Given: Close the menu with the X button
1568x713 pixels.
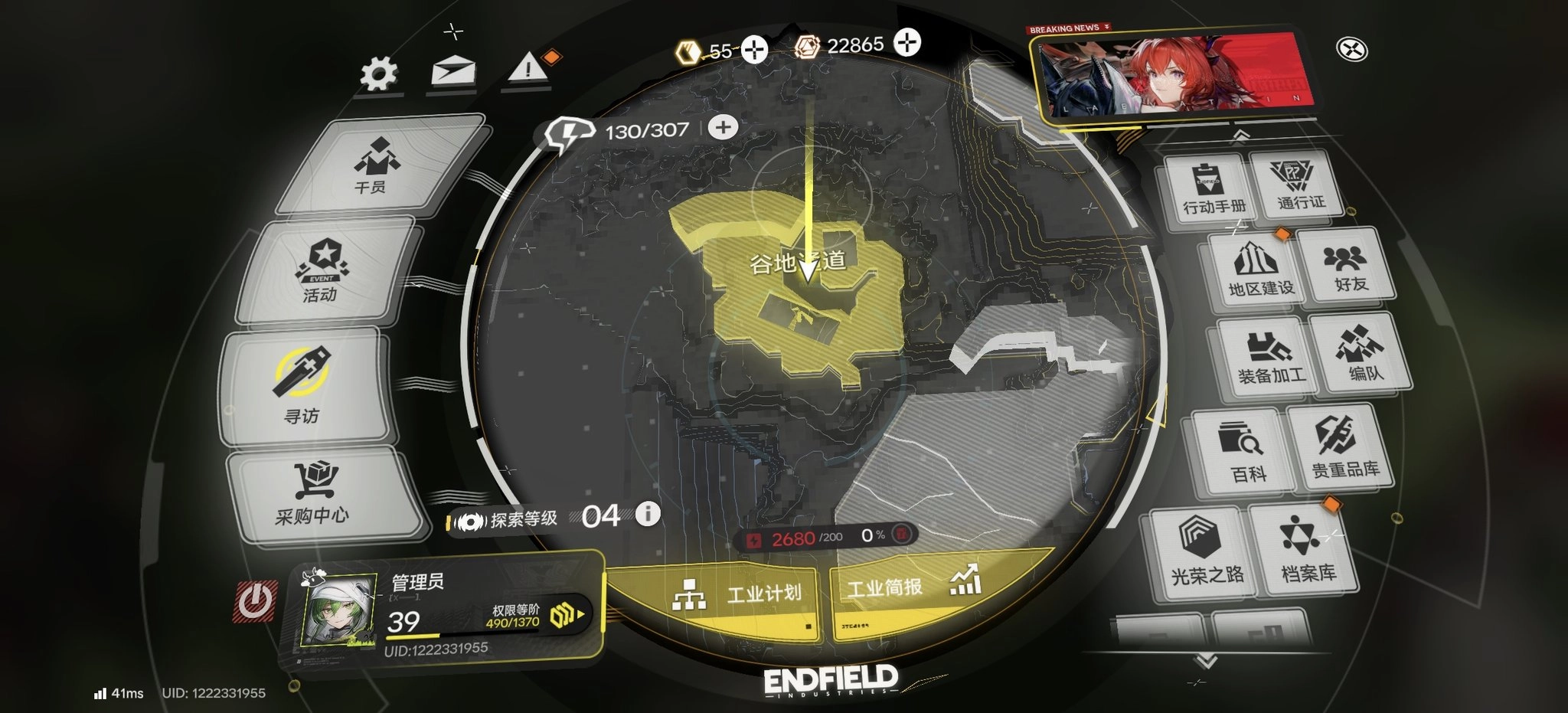Looking at the screenshot, I should [1351, 50].
